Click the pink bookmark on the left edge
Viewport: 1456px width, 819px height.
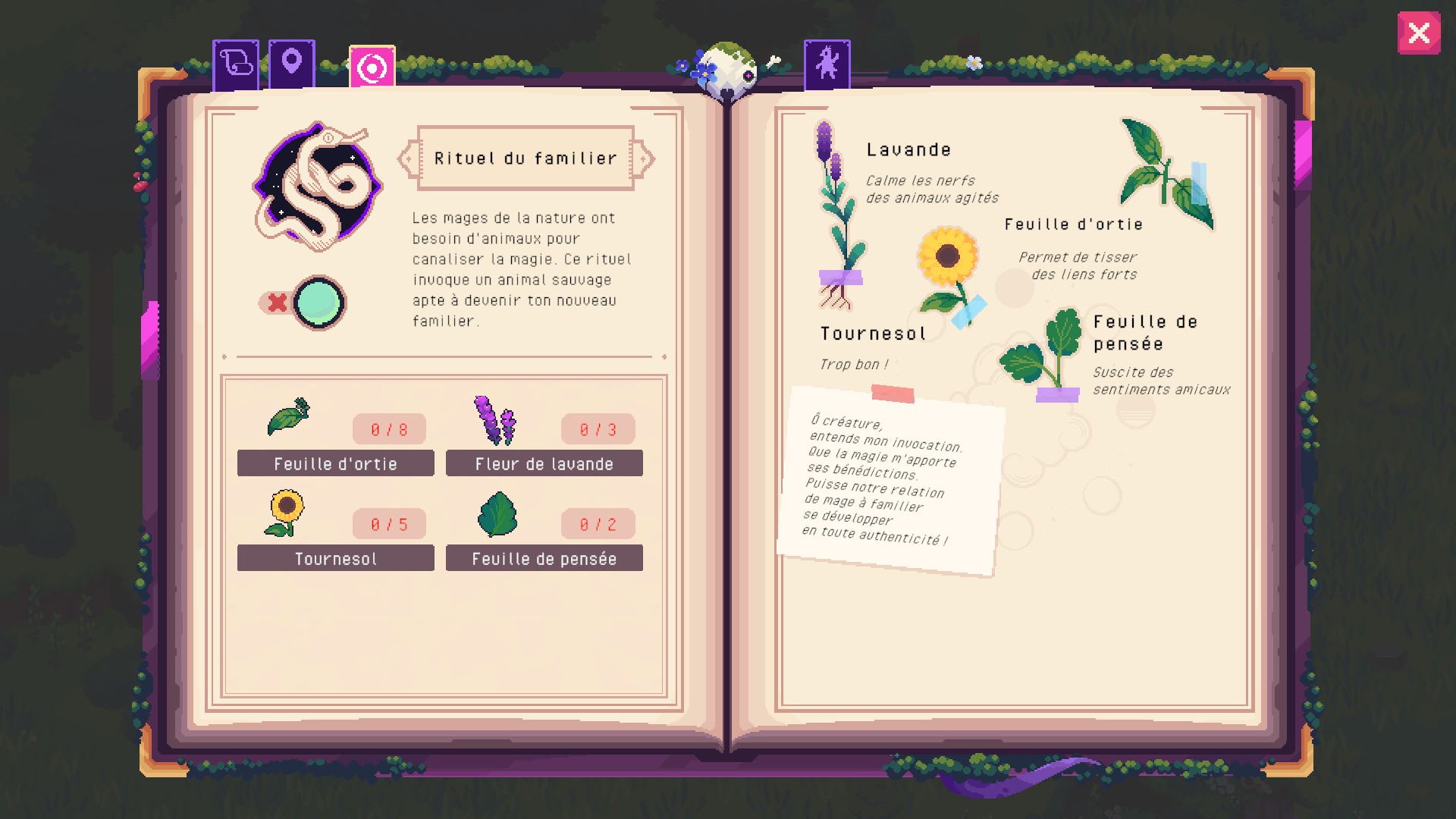point(150,337)
